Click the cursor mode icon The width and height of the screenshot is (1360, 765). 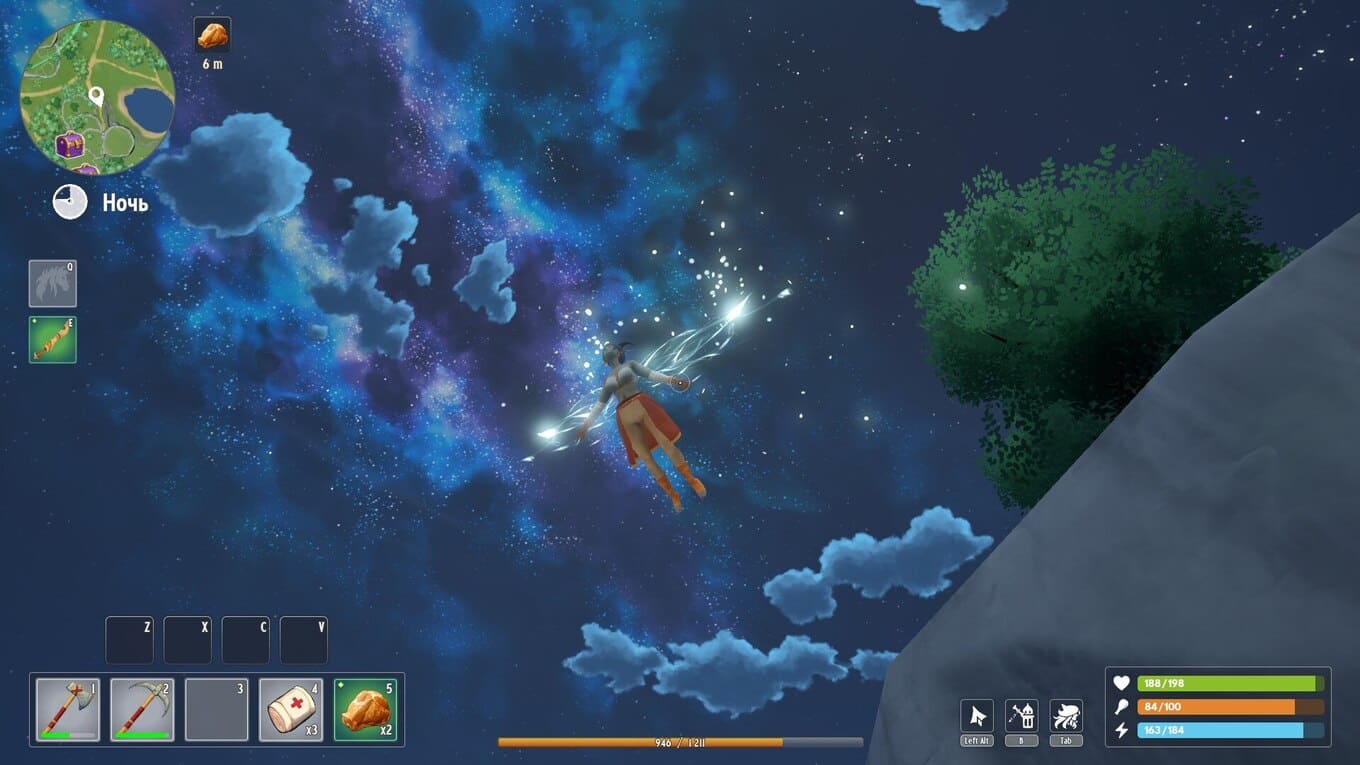click(x=977, y=716)
